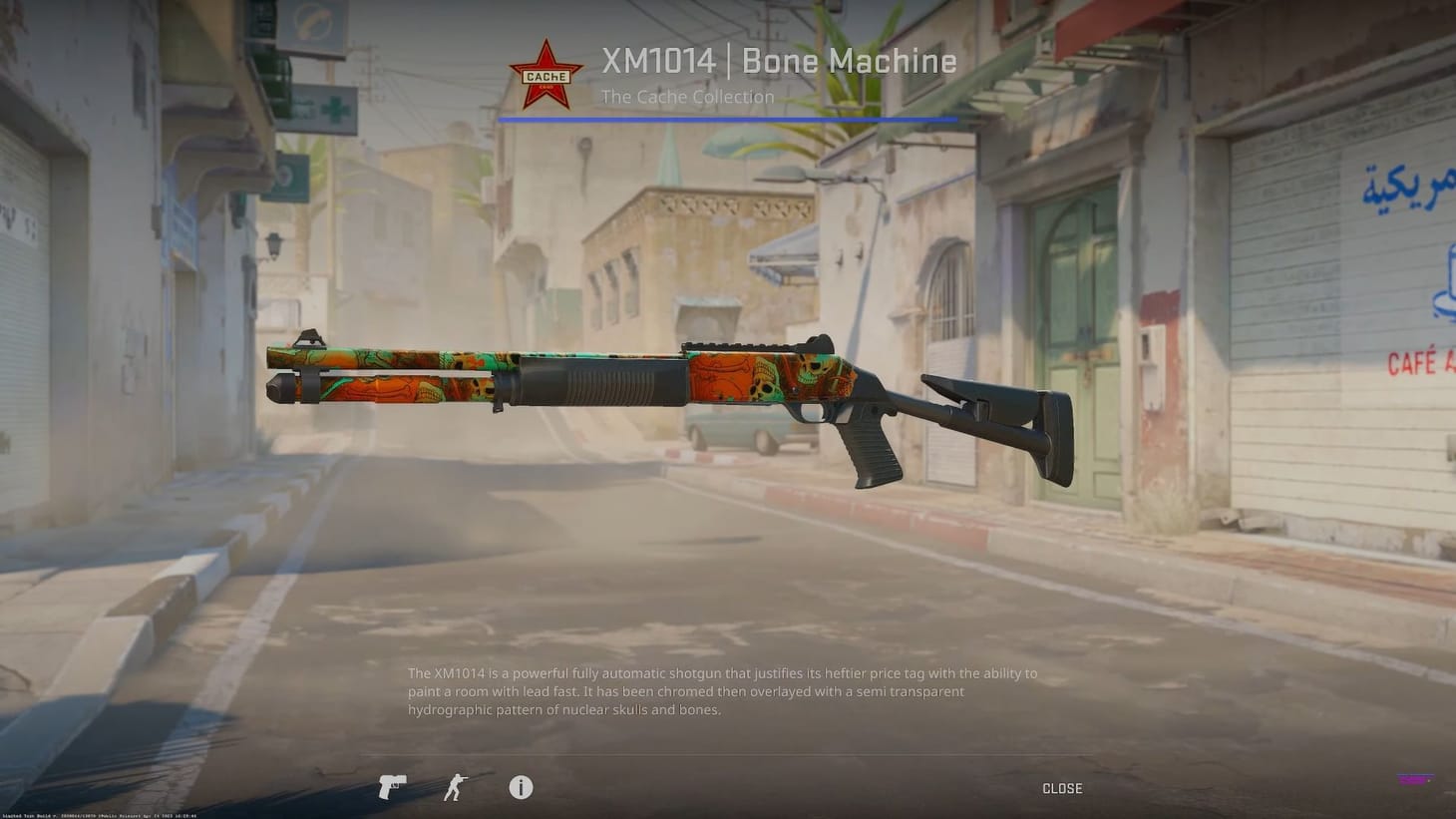Expand the XM1014 Bone Machine details
This screenshot has width=1456, height=819.
coord(779,61)
